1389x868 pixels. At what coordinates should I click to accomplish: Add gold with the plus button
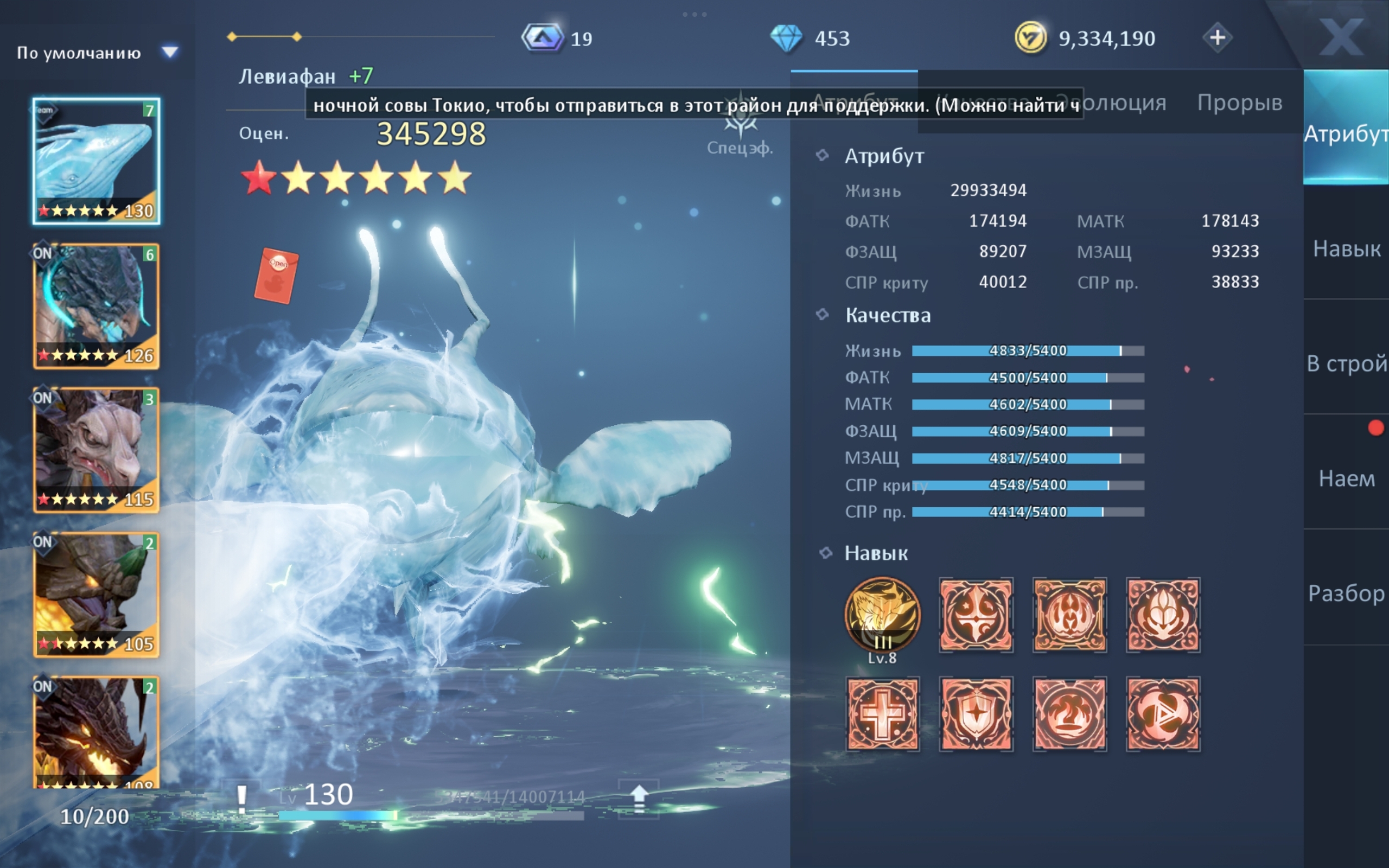click(x=1217, y=38)
